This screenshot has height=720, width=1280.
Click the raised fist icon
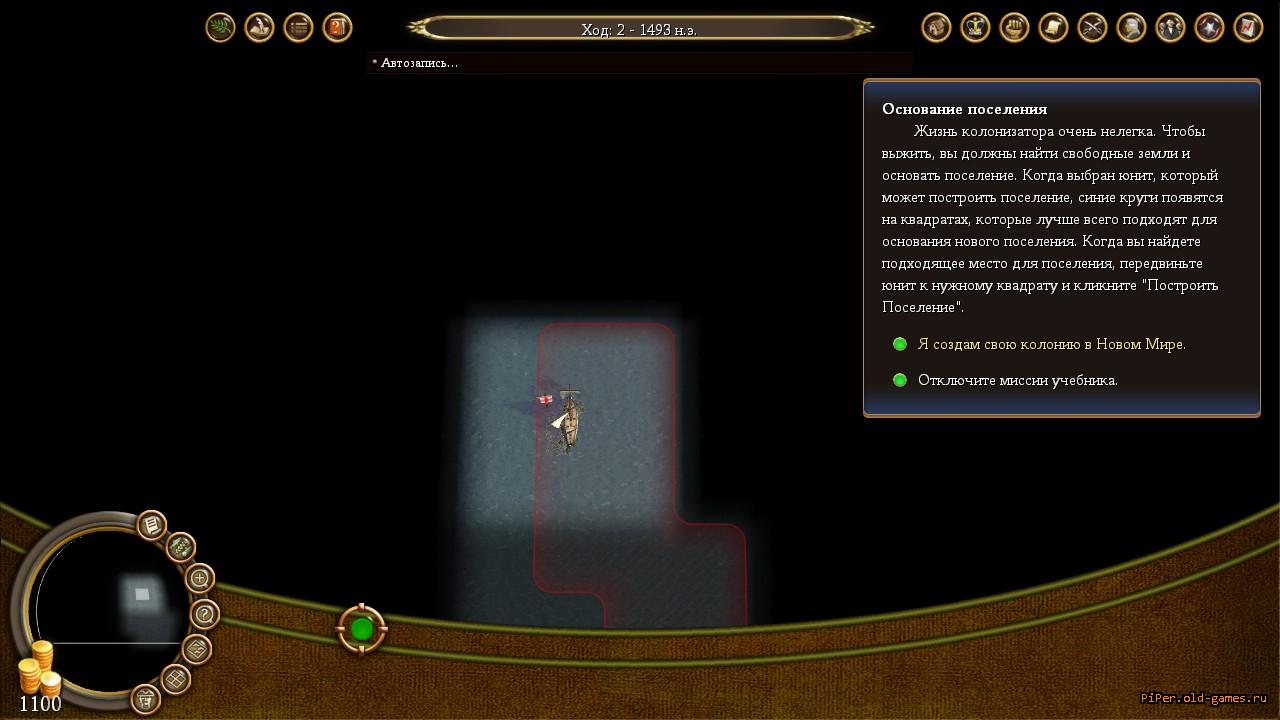(x=1014, y=27)
